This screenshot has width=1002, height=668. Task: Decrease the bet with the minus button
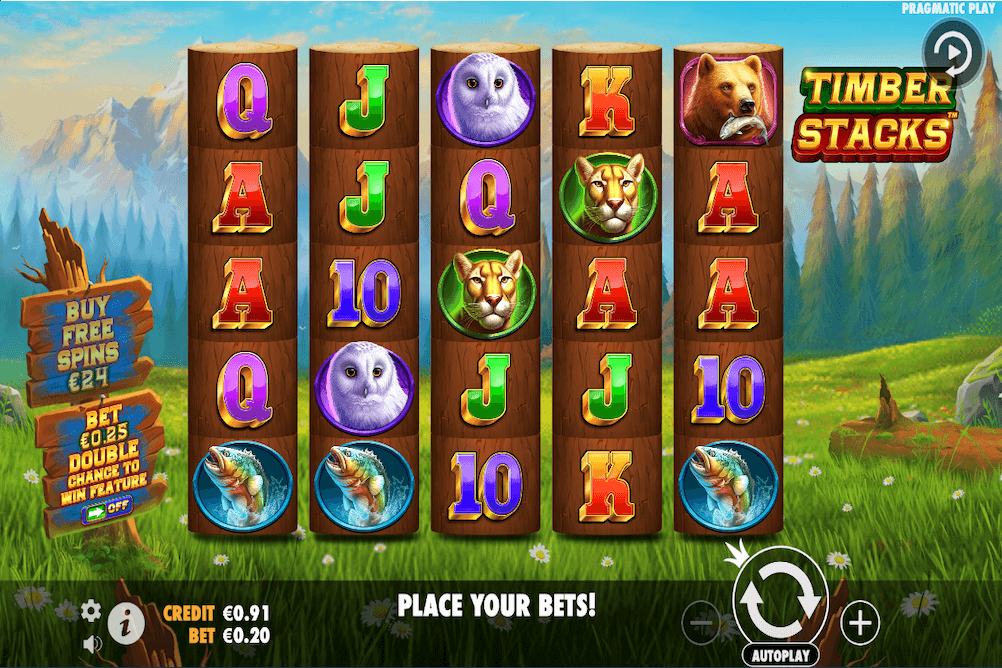coord(702,623)
